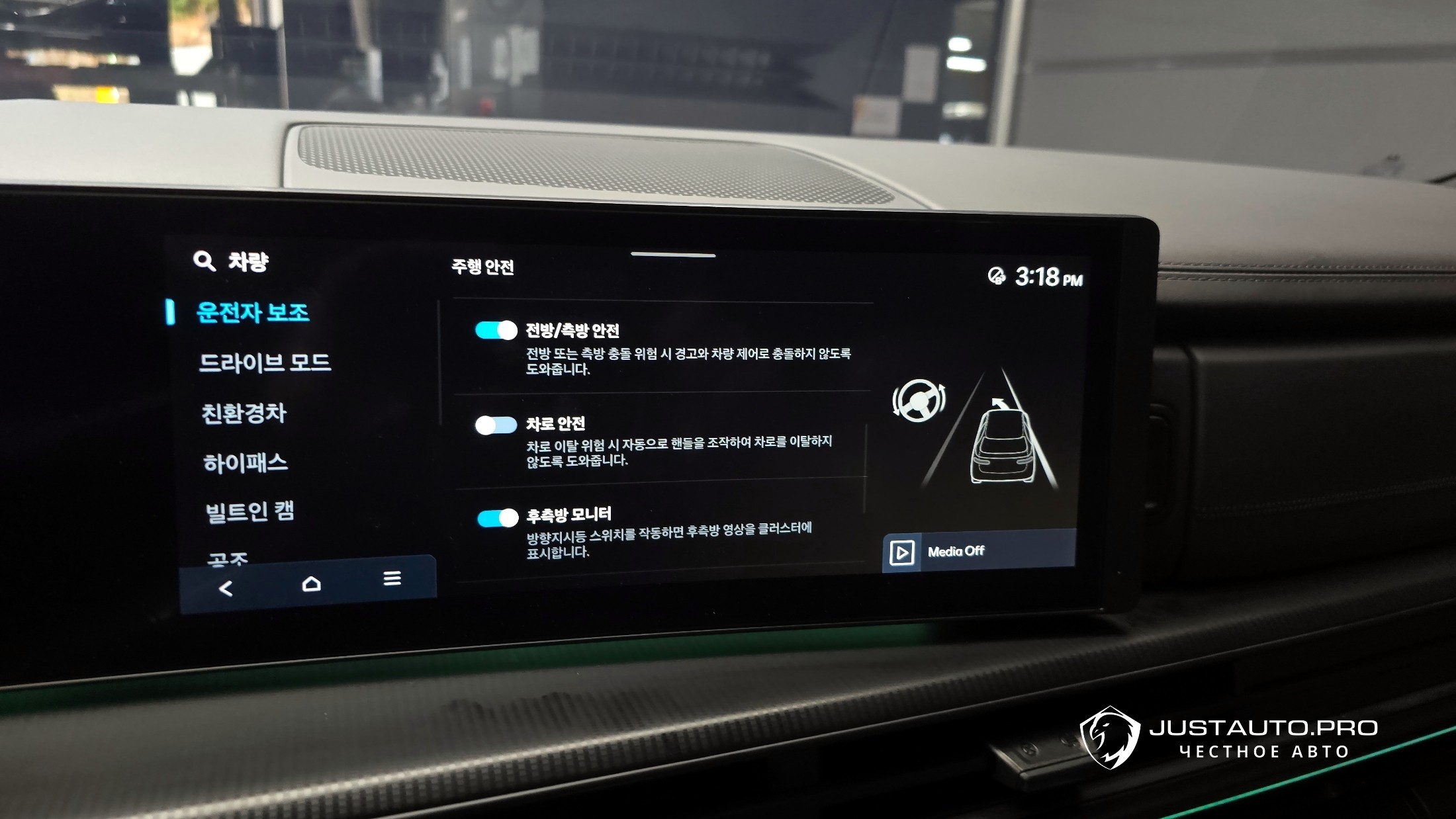Open the 드라이브 모드 settings
Image resolution: width=1456 pixels, height=819 pixels.
pyautogui.click(x=265, y=363)
